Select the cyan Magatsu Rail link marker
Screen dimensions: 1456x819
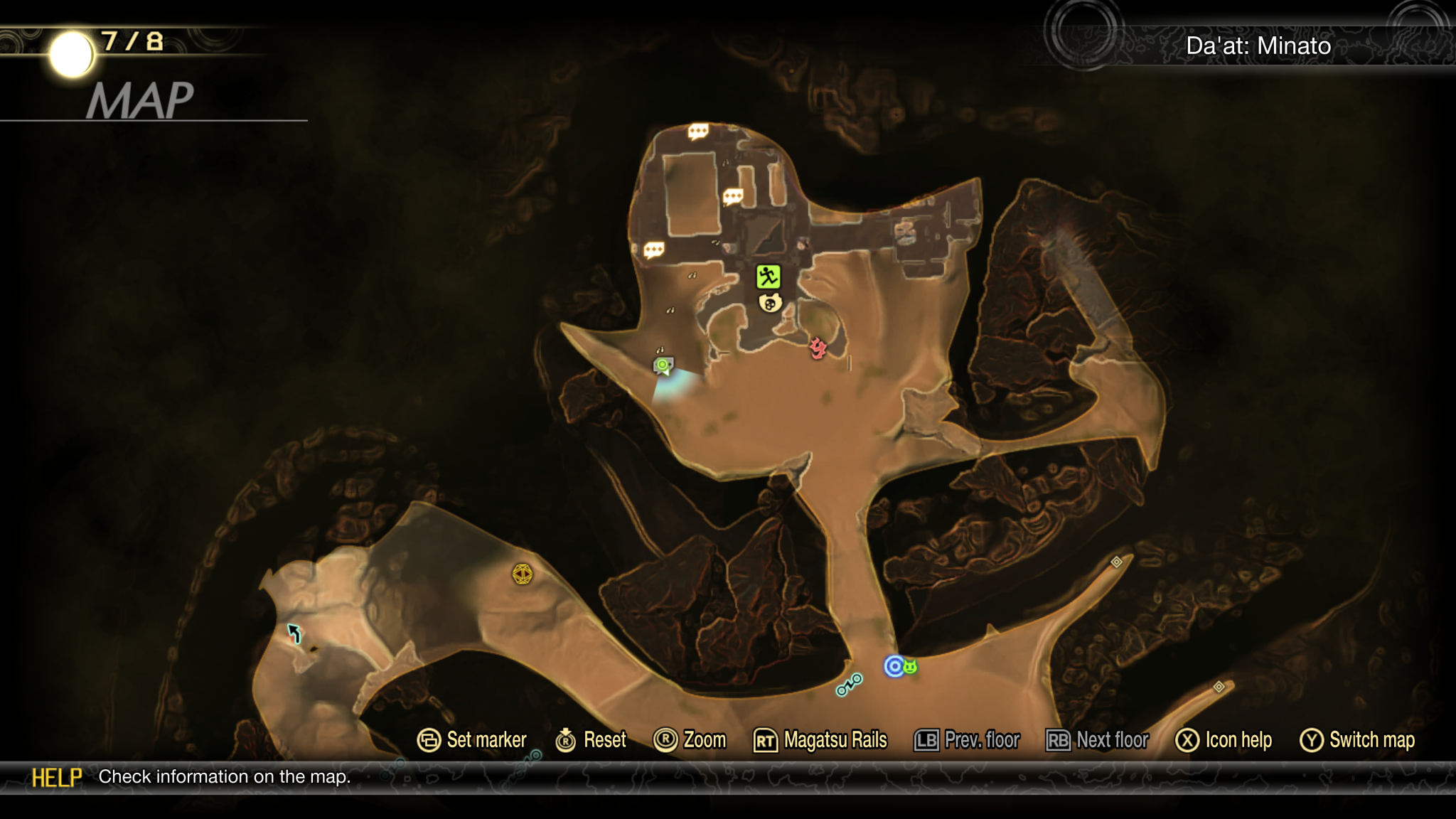849,685
